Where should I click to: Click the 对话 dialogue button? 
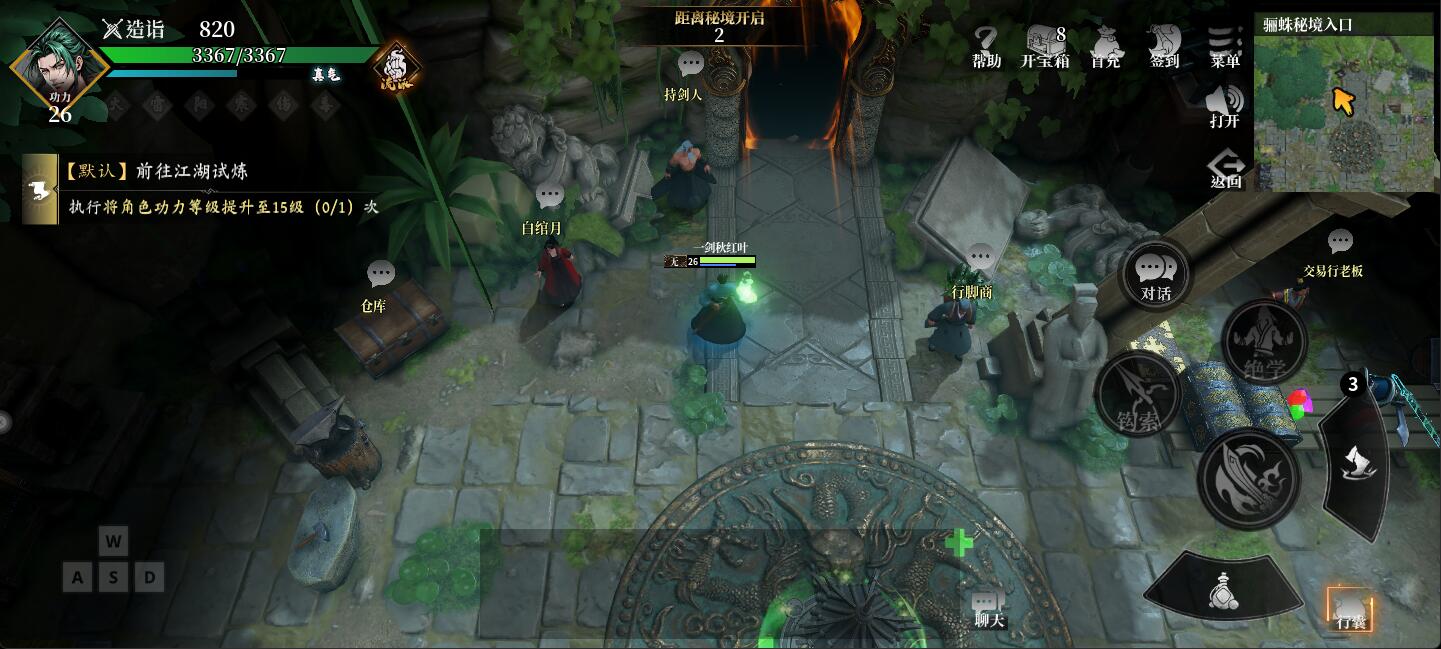pyautogui.click(x=1157, y=275)
